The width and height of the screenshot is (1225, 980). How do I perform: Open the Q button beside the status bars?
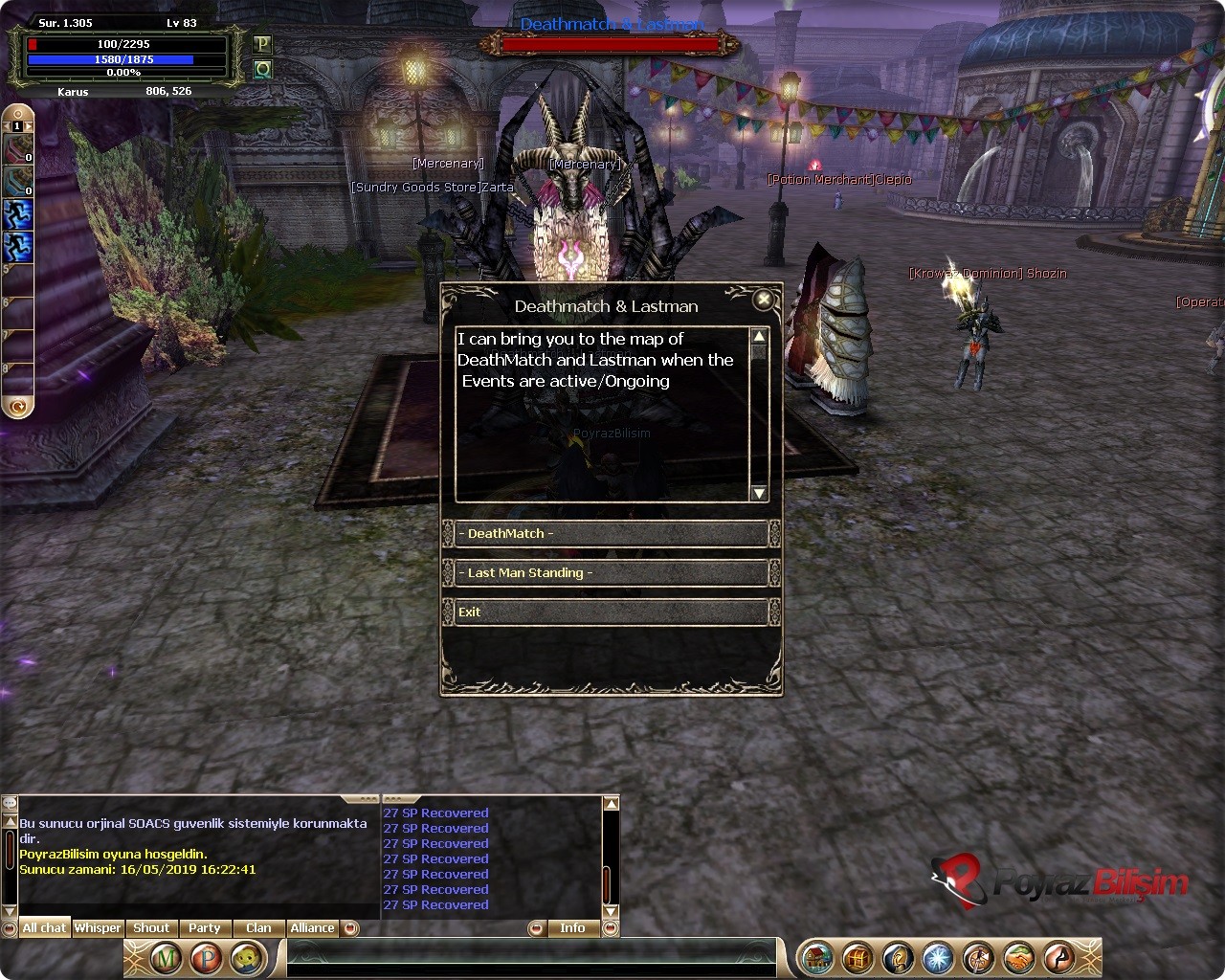pyautogui.click(x=262, y=69)
